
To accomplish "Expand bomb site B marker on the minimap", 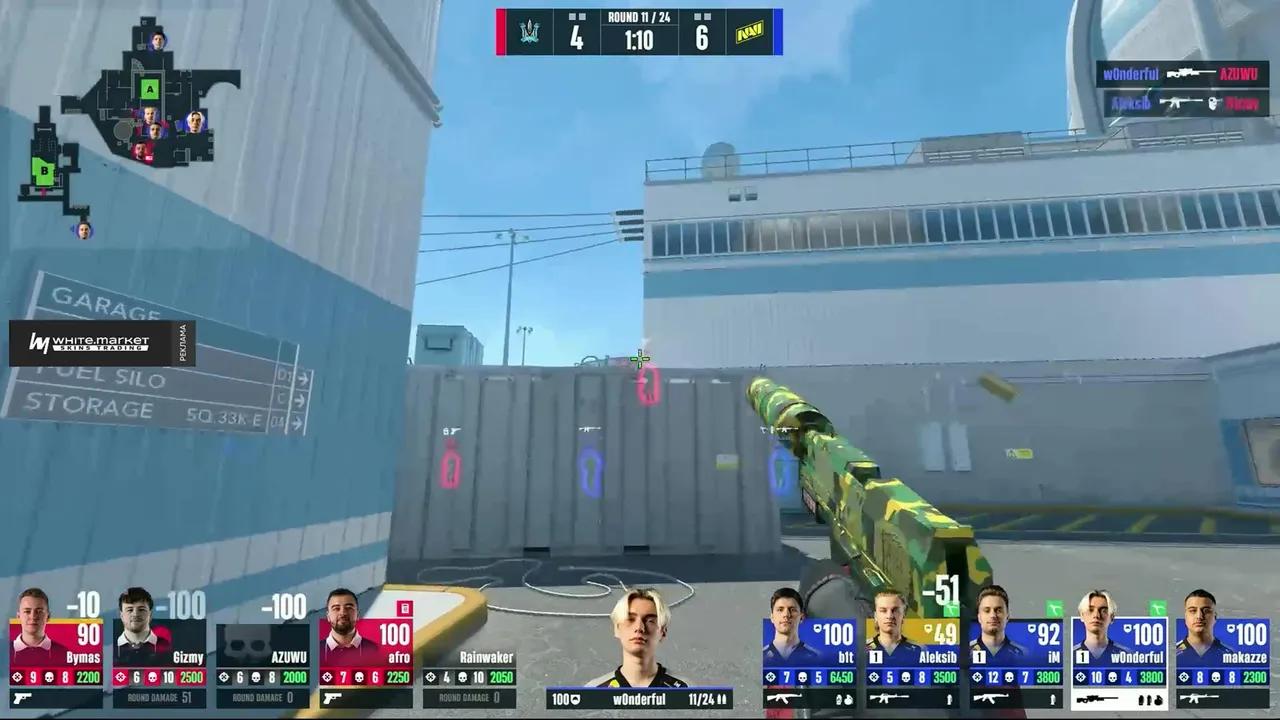I will coord(42,171).
